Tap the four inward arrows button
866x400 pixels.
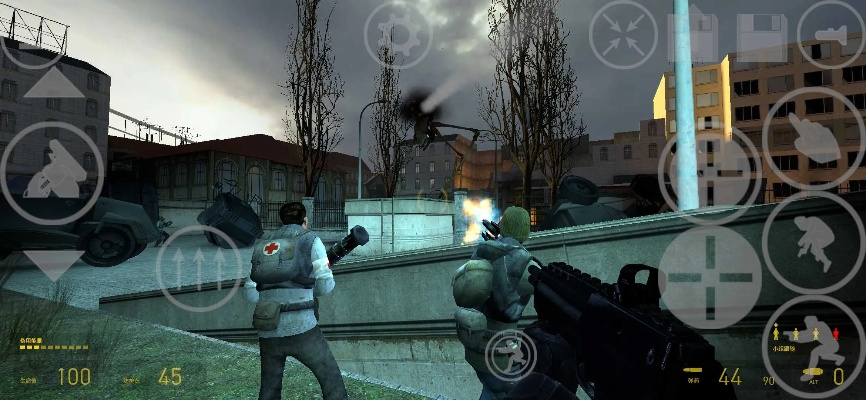pyautogui.click(x=623, y=35)
